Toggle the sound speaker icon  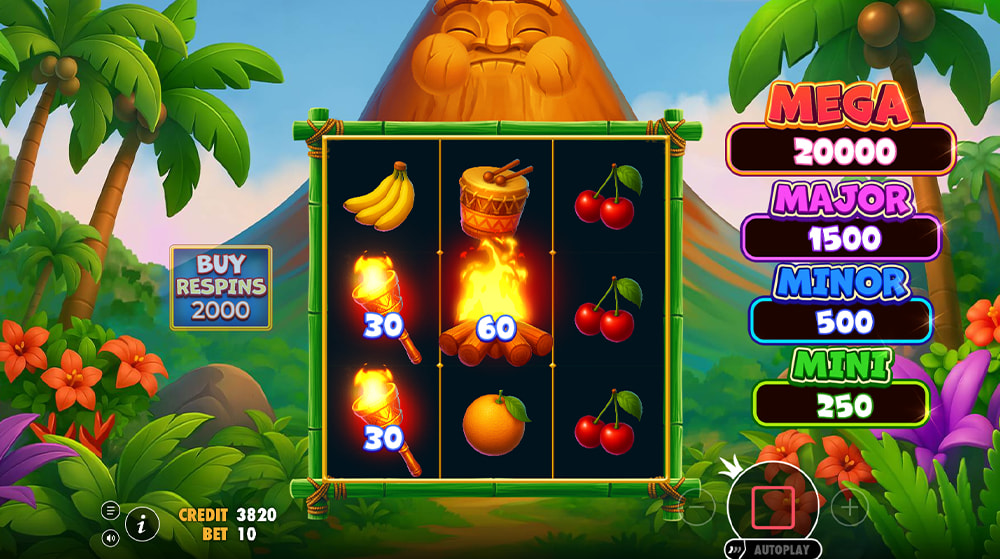[x=110, y=537]
